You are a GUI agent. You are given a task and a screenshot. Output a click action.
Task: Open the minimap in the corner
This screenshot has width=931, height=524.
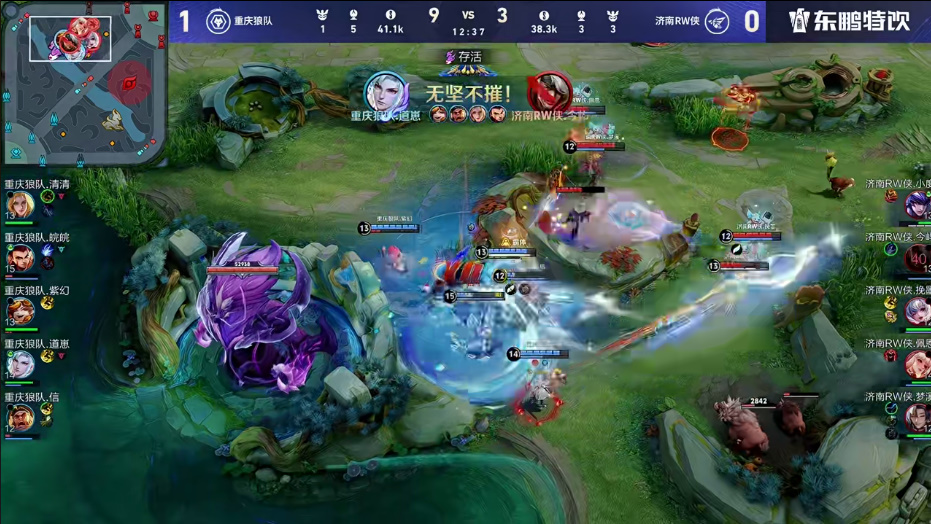(x=83, y=84)
